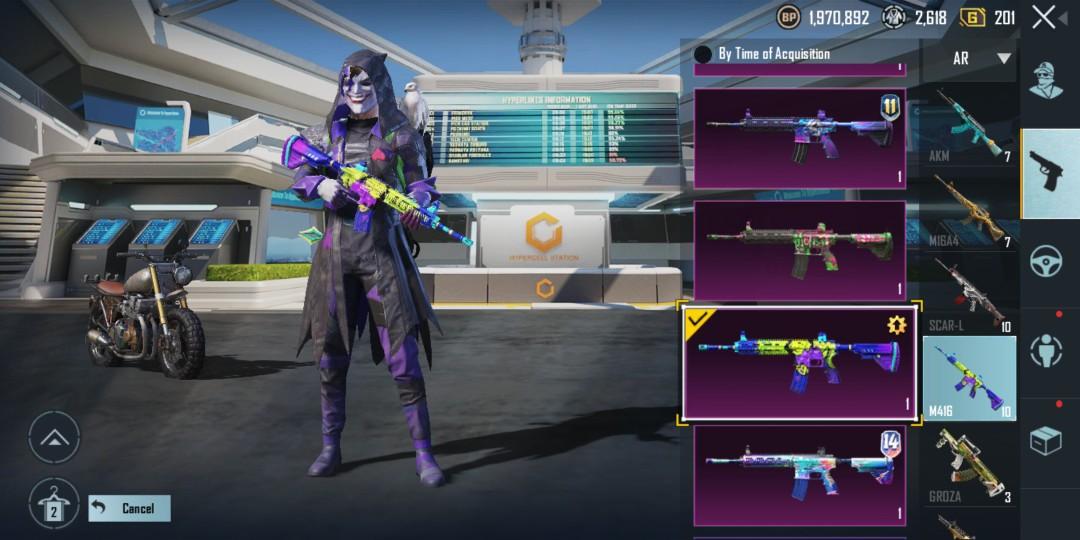Close the inventory with the X button
1080x540 pixels.
(1044, 17)
